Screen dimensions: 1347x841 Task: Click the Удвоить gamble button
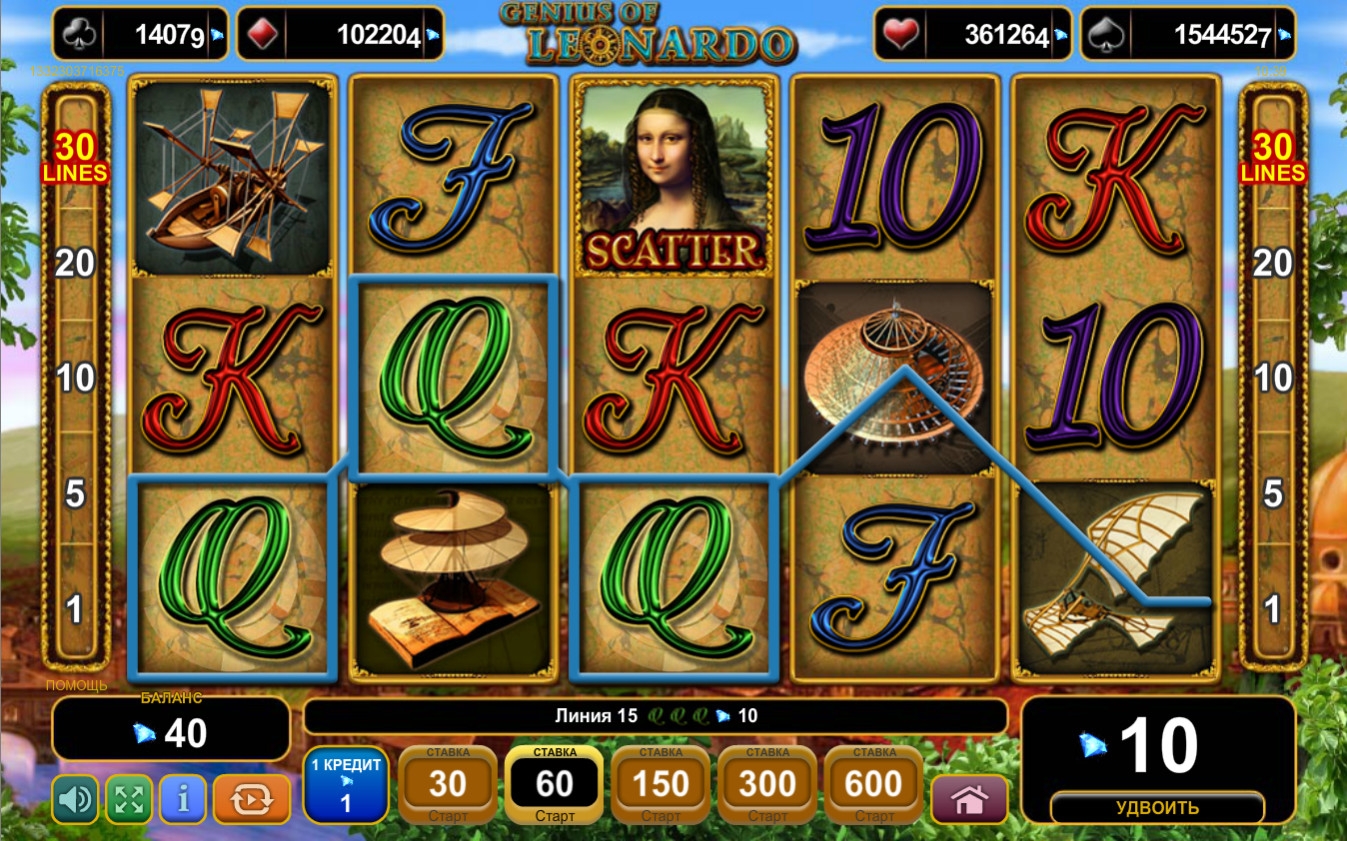click(1157, 807)
